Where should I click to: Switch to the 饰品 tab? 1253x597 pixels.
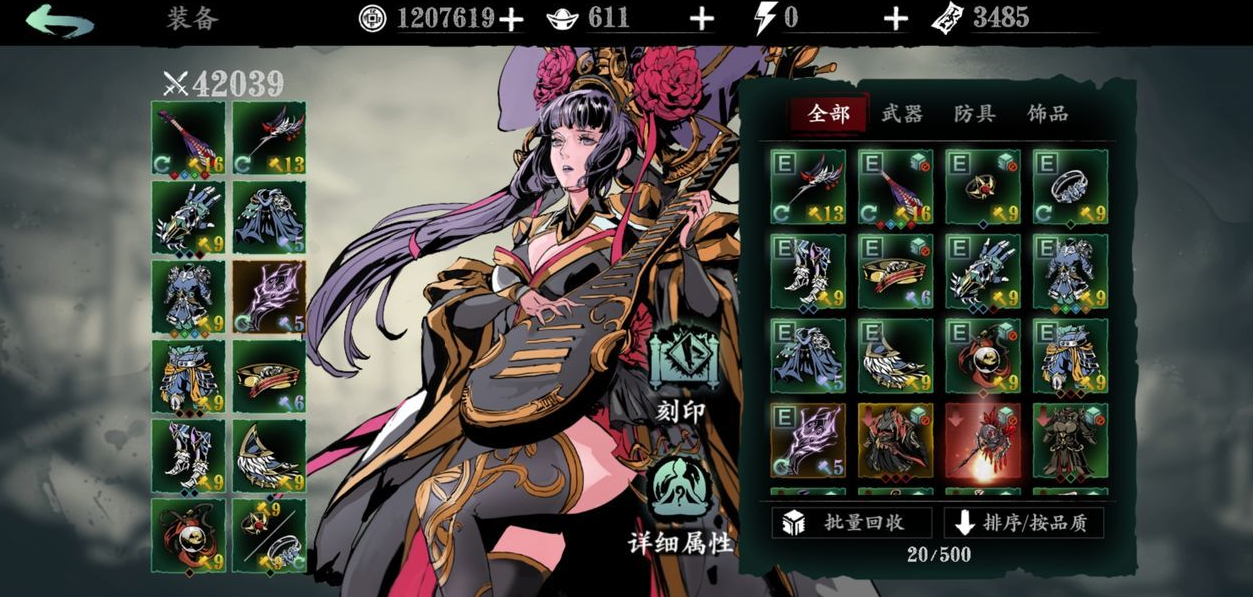coord(1047,114)
